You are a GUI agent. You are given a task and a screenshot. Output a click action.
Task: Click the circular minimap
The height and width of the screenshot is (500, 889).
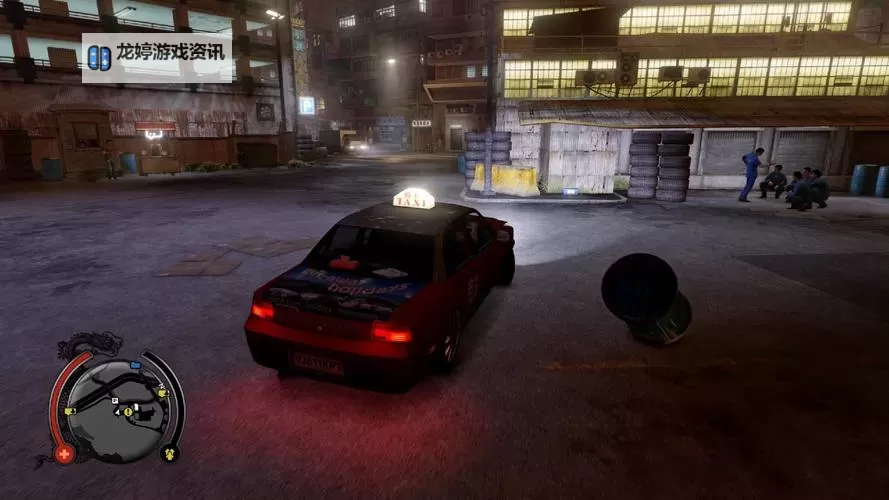[x=116, y=405]
